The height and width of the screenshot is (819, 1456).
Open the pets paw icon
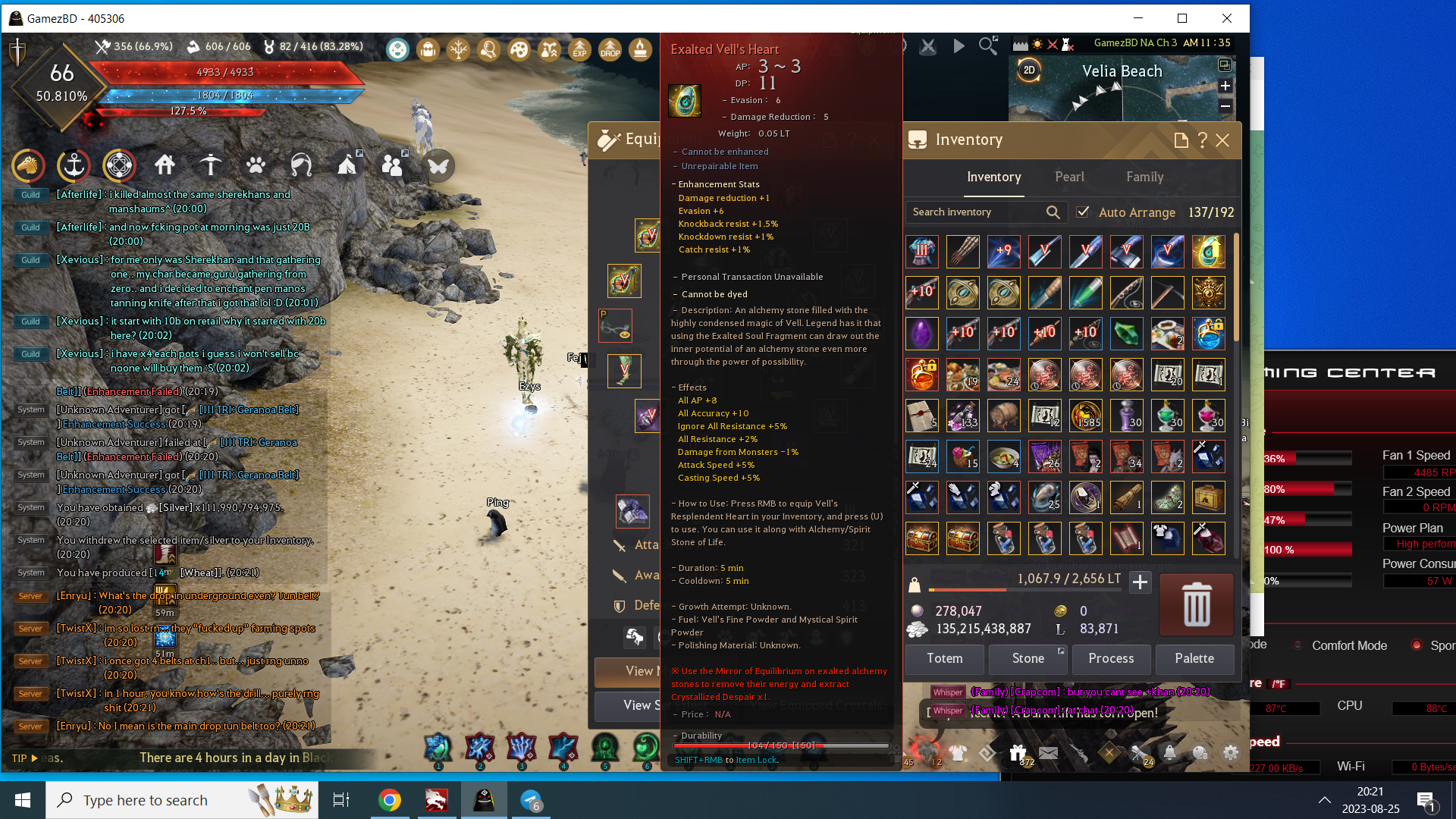point(256,165)
